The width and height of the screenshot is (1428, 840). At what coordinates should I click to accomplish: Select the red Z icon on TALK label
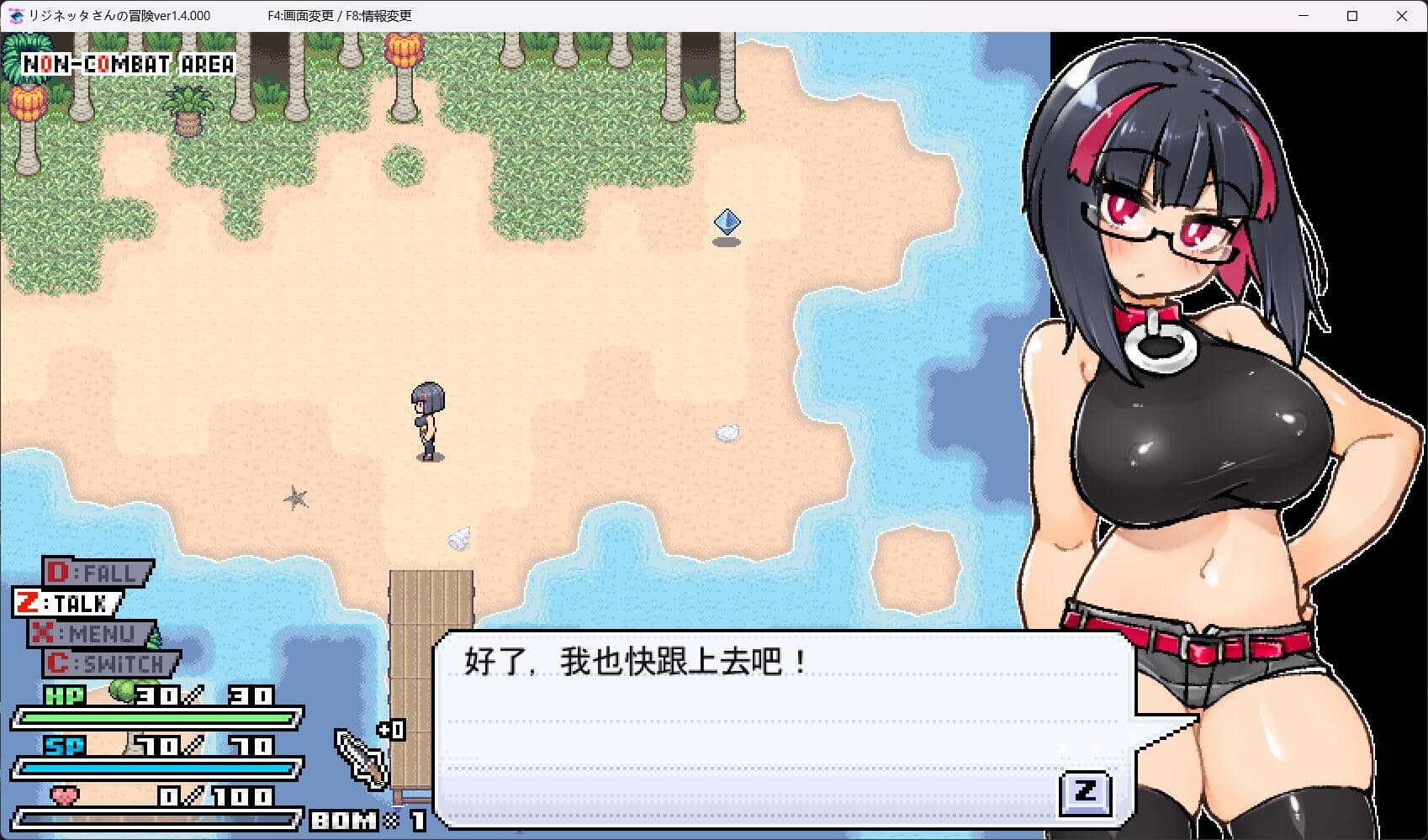26,602
